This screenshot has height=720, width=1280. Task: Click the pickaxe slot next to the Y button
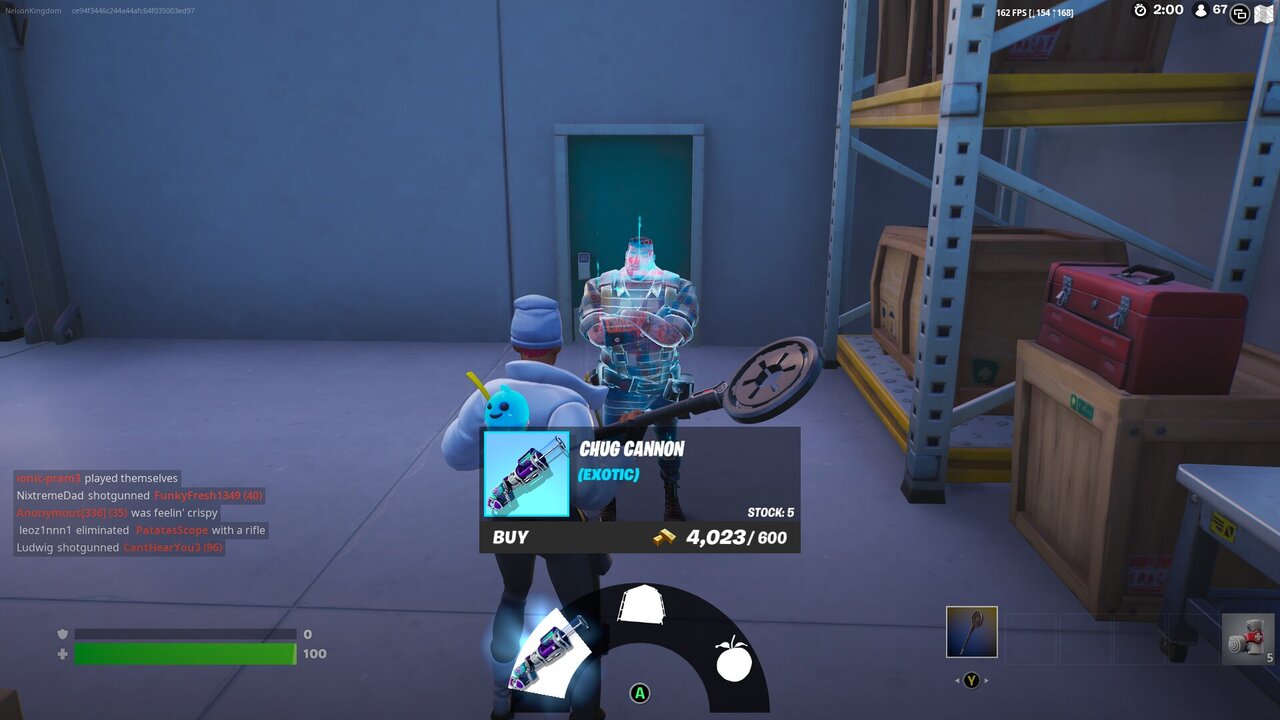(971, 631)
